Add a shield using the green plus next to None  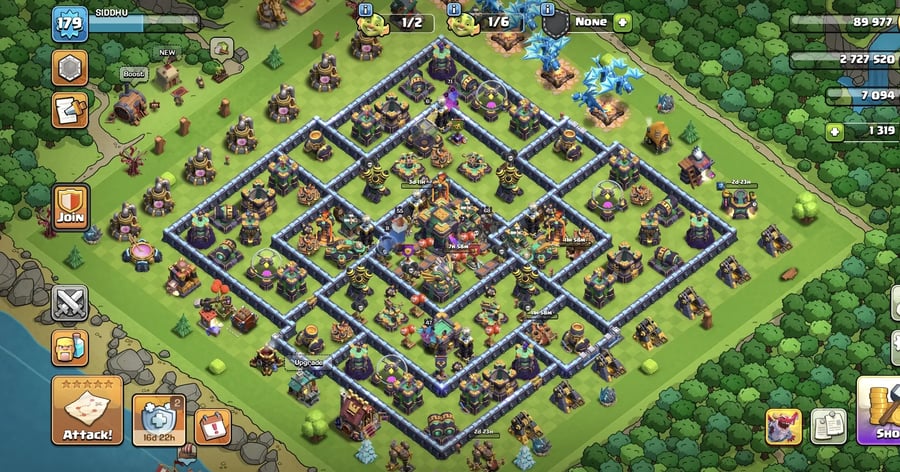tap(623, 20)
